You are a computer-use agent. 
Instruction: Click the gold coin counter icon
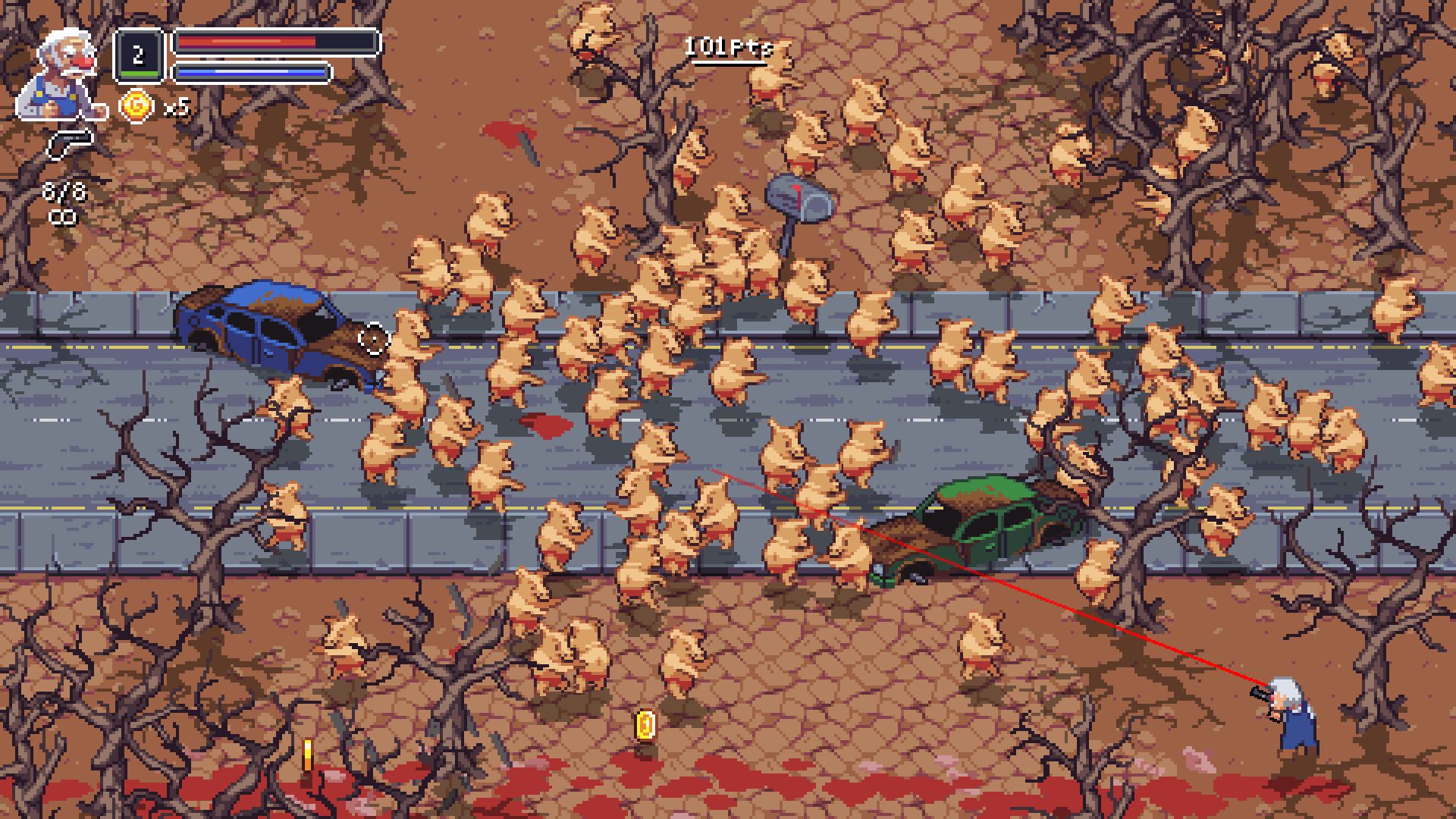pos(136,107)
